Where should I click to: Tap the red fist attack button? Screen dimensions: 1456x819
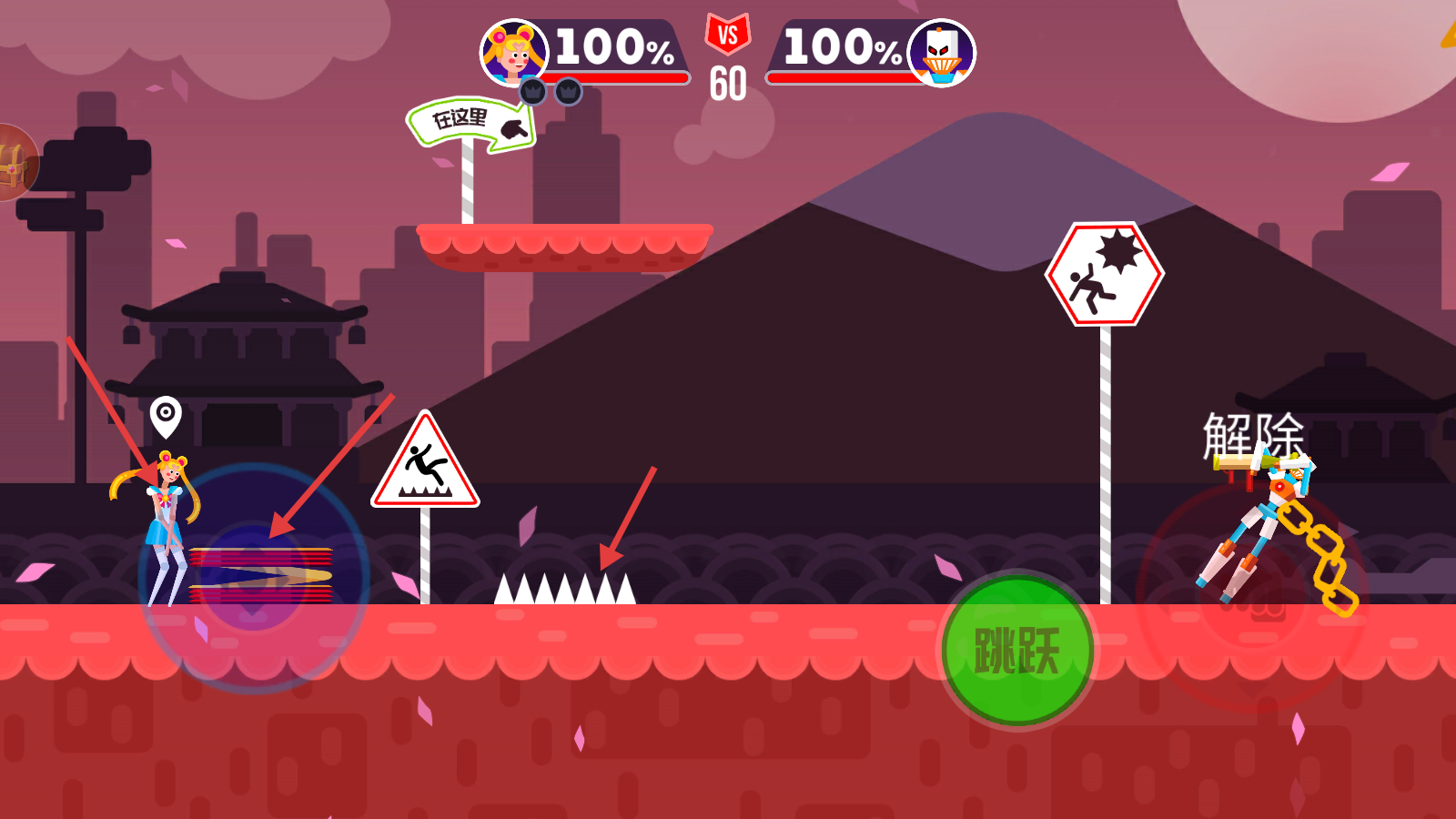pos(1252,596)
